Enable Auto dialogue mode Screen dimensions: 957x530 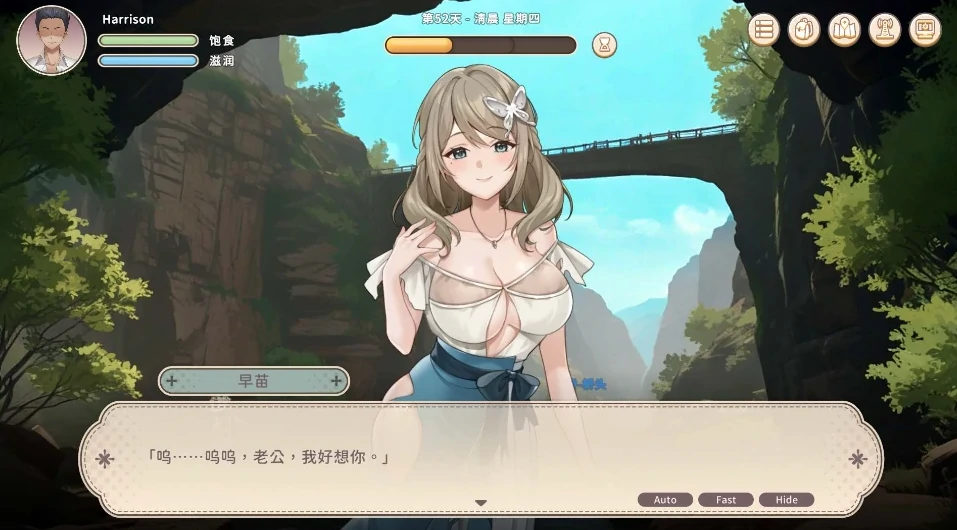pos(665,500)
